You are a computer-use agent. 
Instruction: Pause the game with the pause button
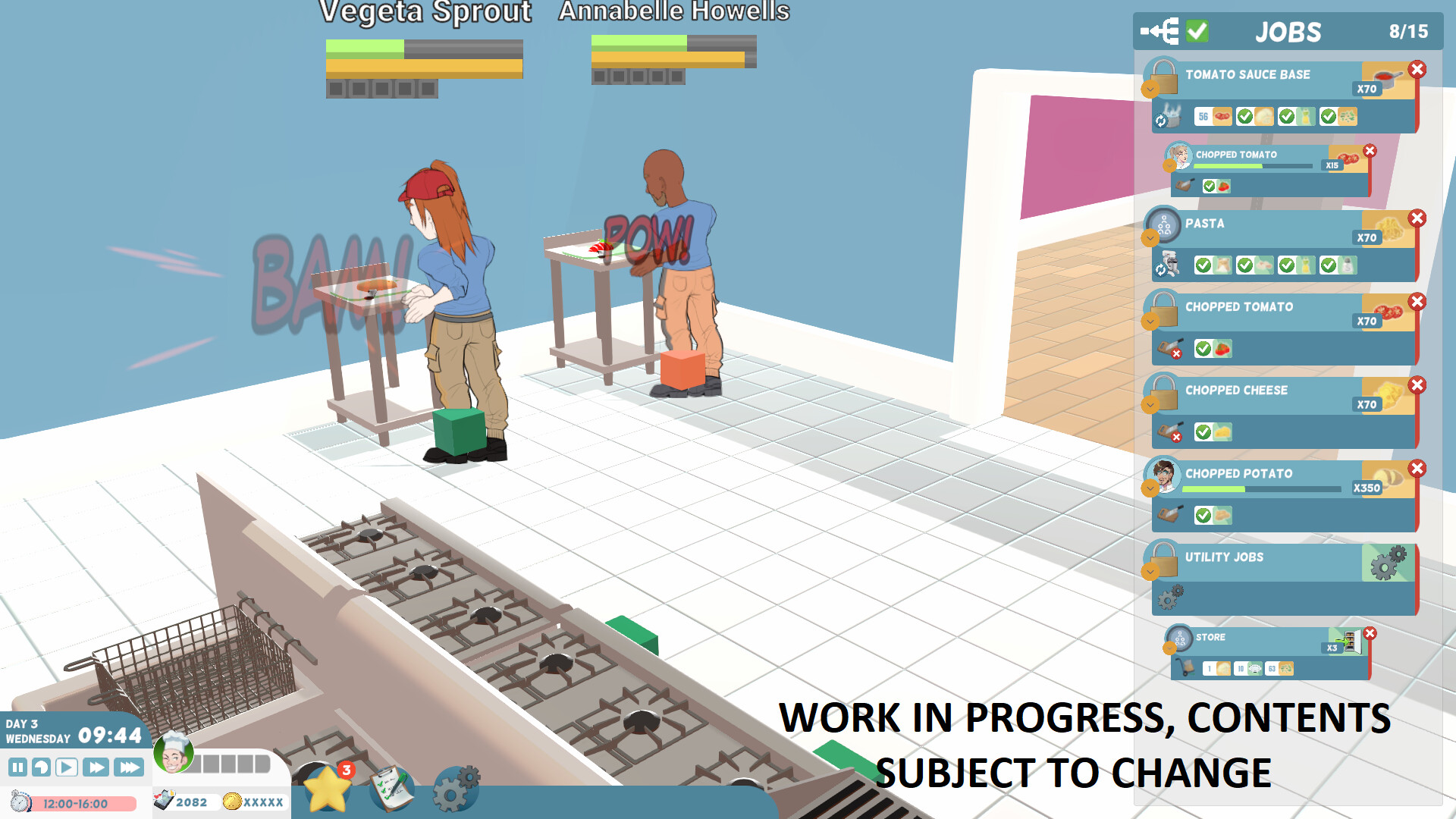tap(17, 767)
